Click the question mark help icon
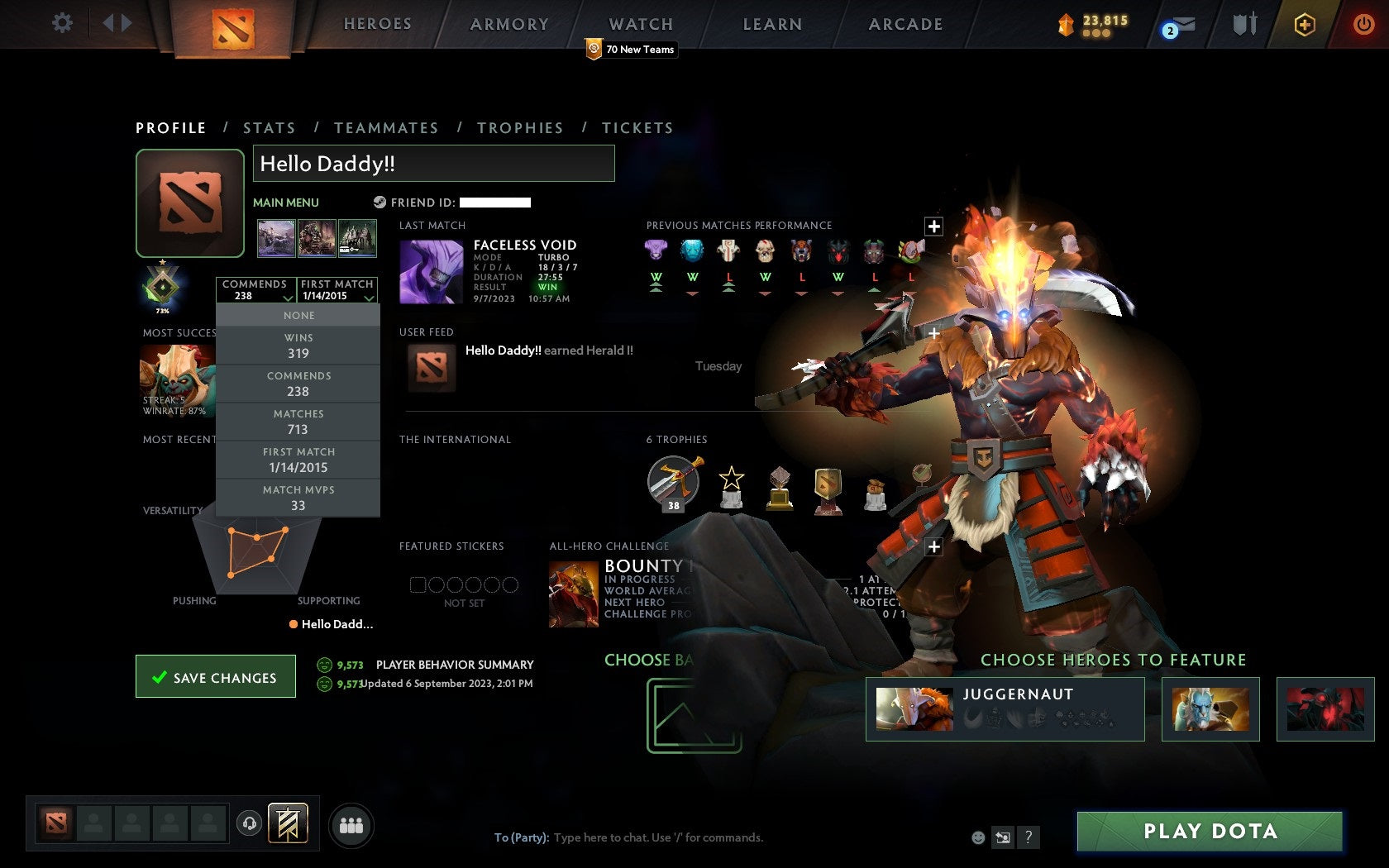 (x=1028, y=837)
